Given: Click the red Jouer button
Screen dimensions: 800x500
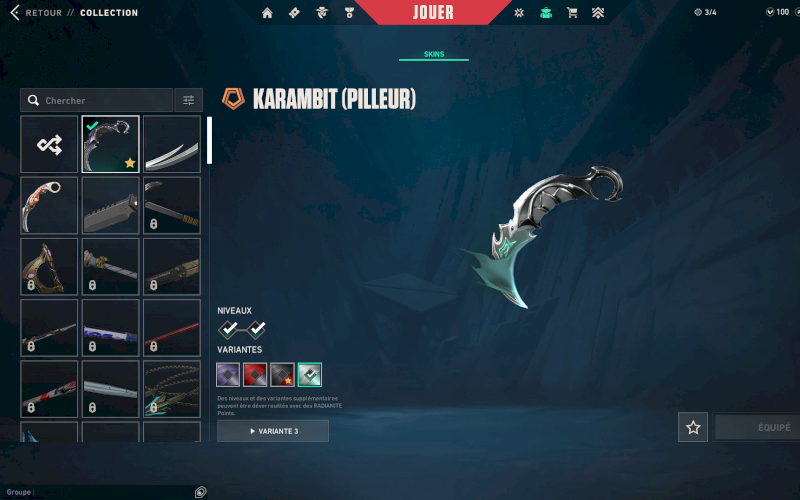Looking at the screenshot, I should tap(433, 13).
